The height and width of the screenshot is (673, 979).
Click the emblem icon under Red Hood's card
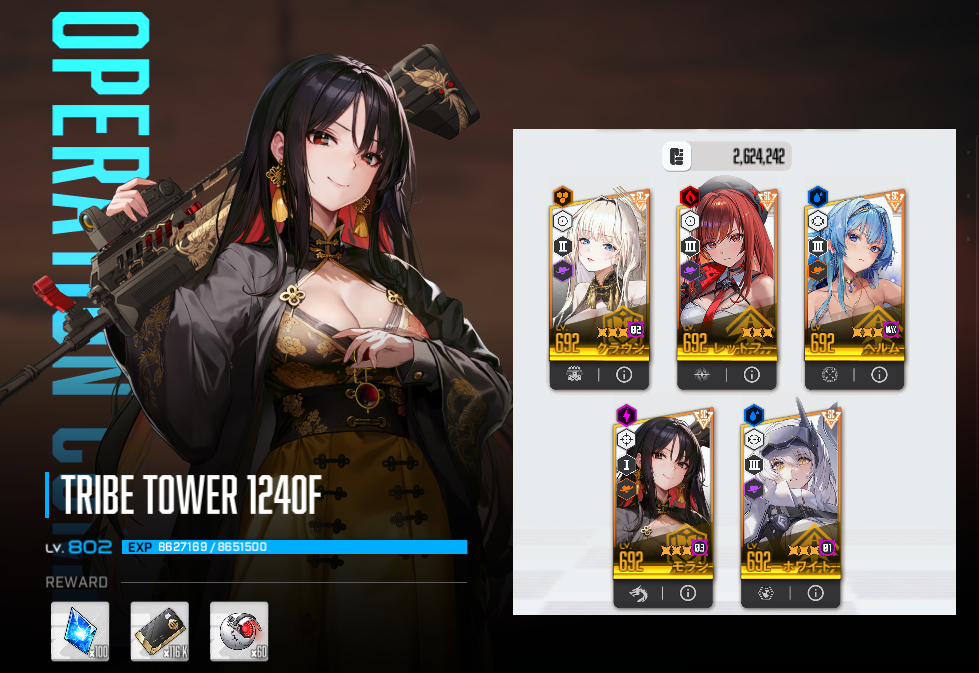tap(702, 376)
